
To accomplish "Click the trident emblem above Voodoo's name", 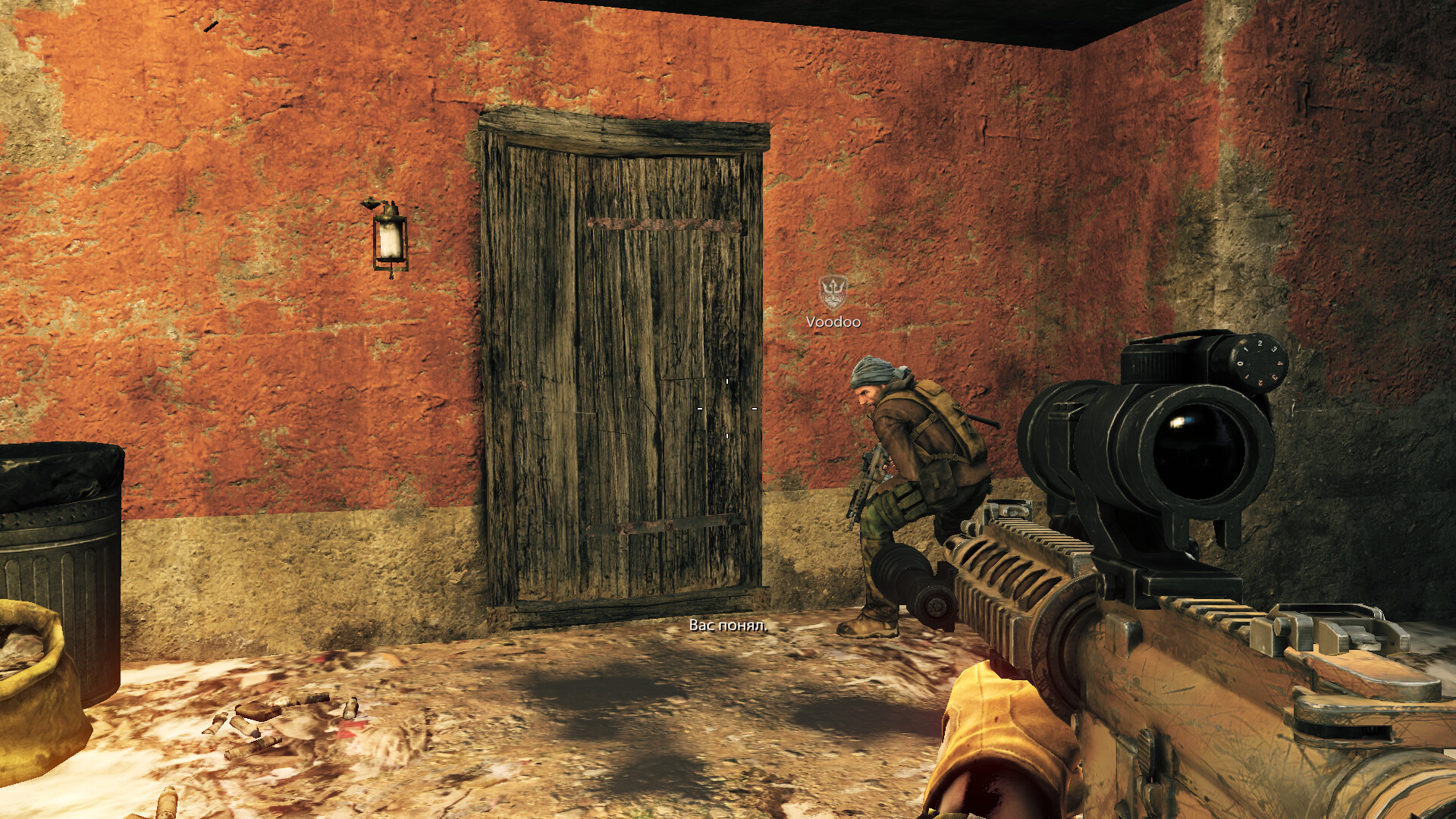I will [x=833, y=292].
